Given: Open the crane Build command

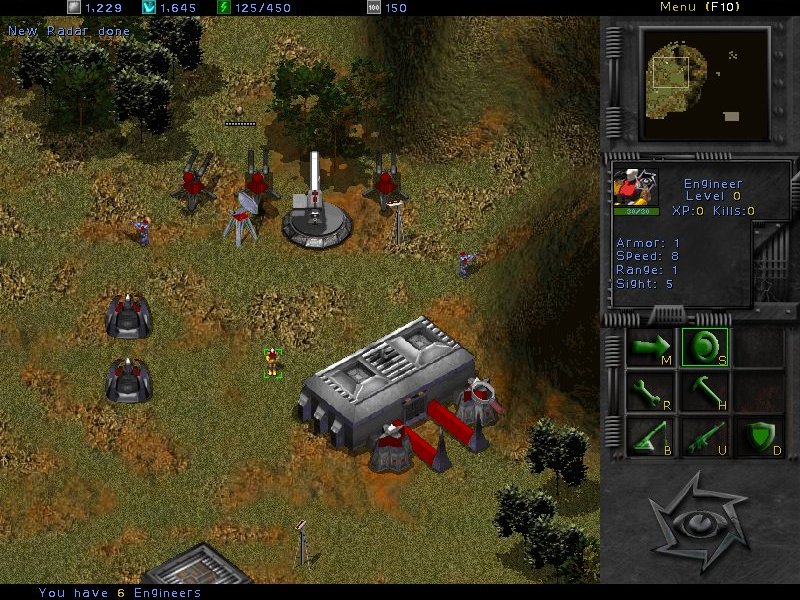Looking at the screenshot, I should click(651, 437).
